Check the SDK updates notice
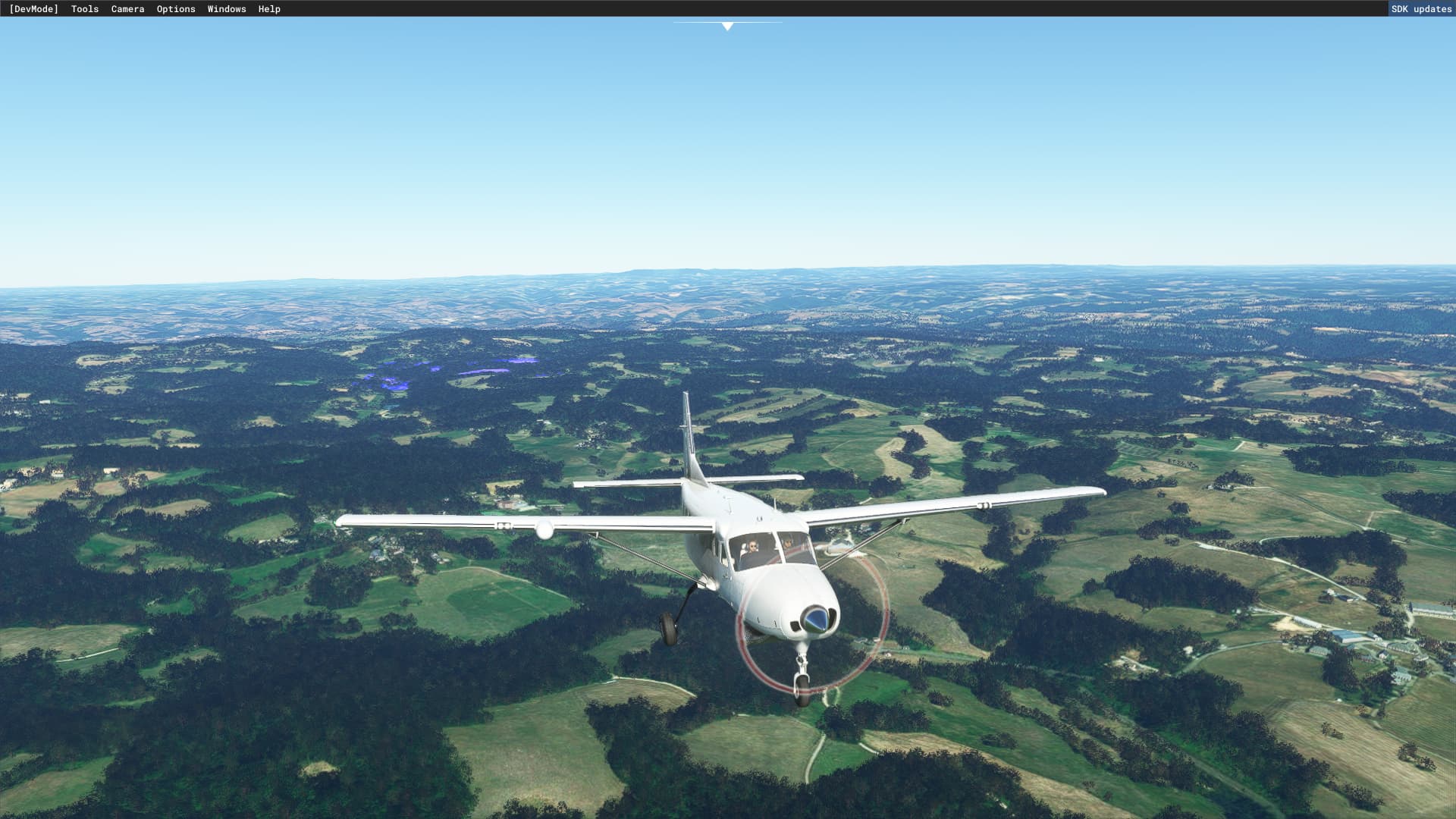Viewport: 1456px width, 819px height. 1421,9
